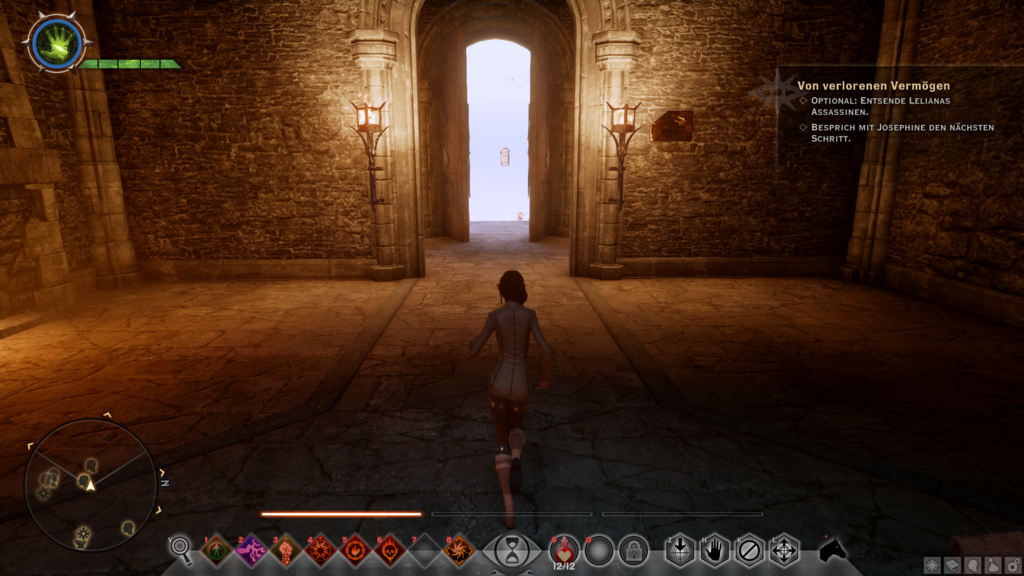Screen dimensions: 1024x576
Task: Summon the mount with the horse icon
Action: pyautogui.click(x=832, y=549)
